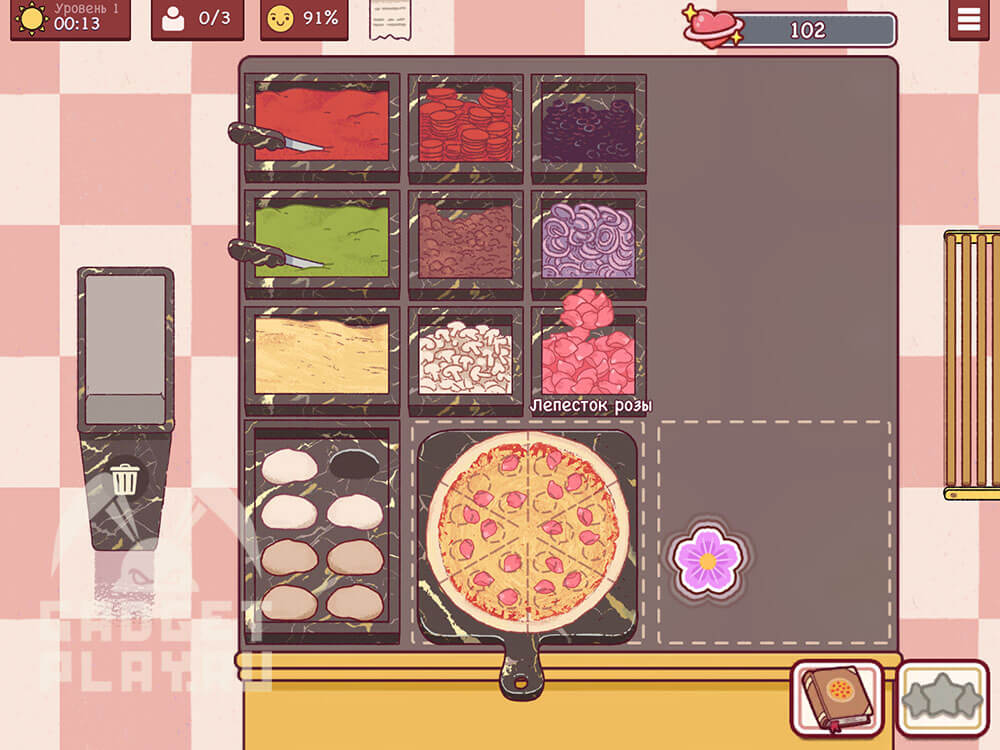The height and width of the screenshot is (750, 1000).
Task: Pick the shredded cheese bin
Action: pyautogui.click(x=322, y=356)
